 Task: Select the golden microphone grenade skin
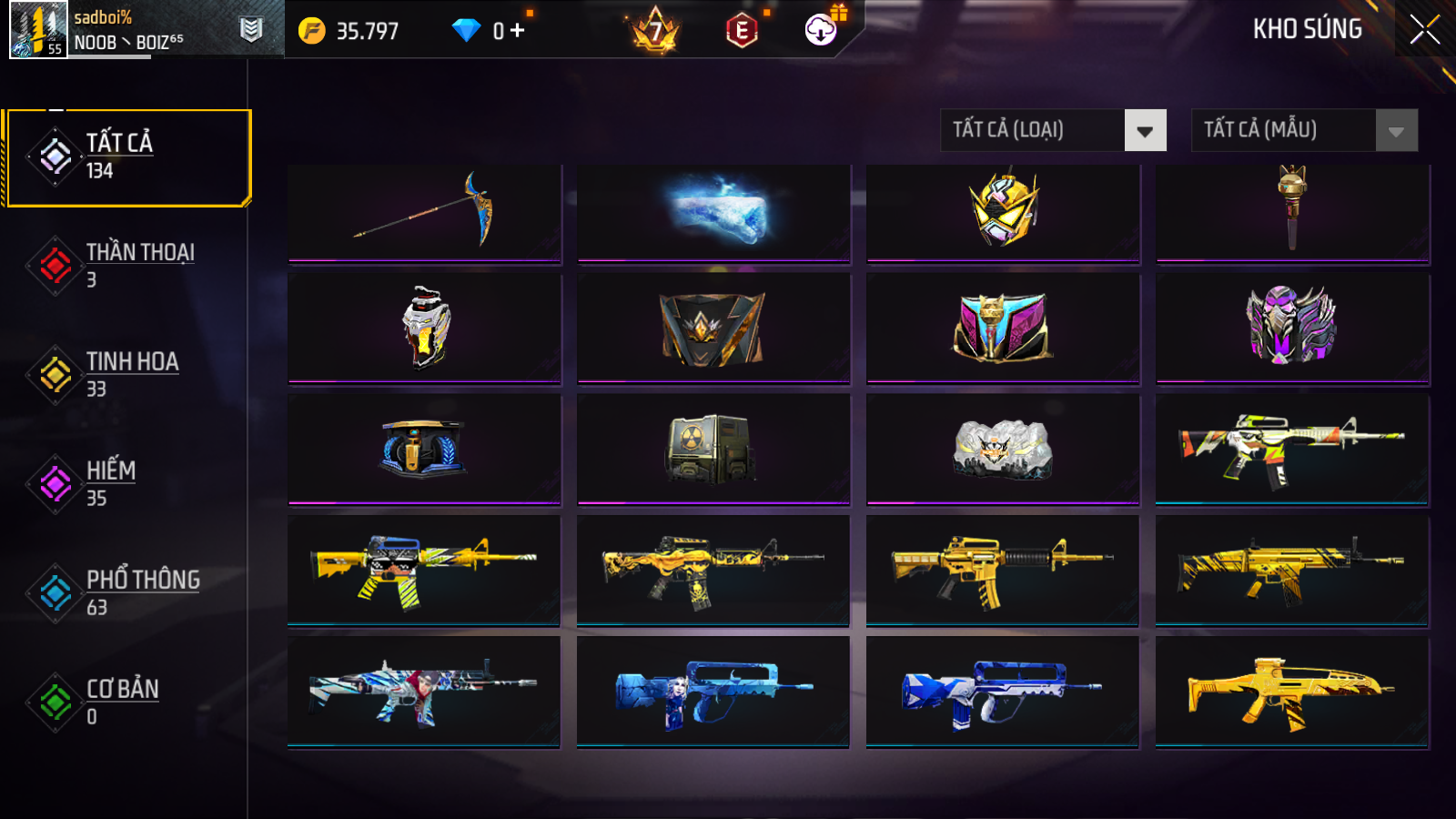tap(1292, 212)
